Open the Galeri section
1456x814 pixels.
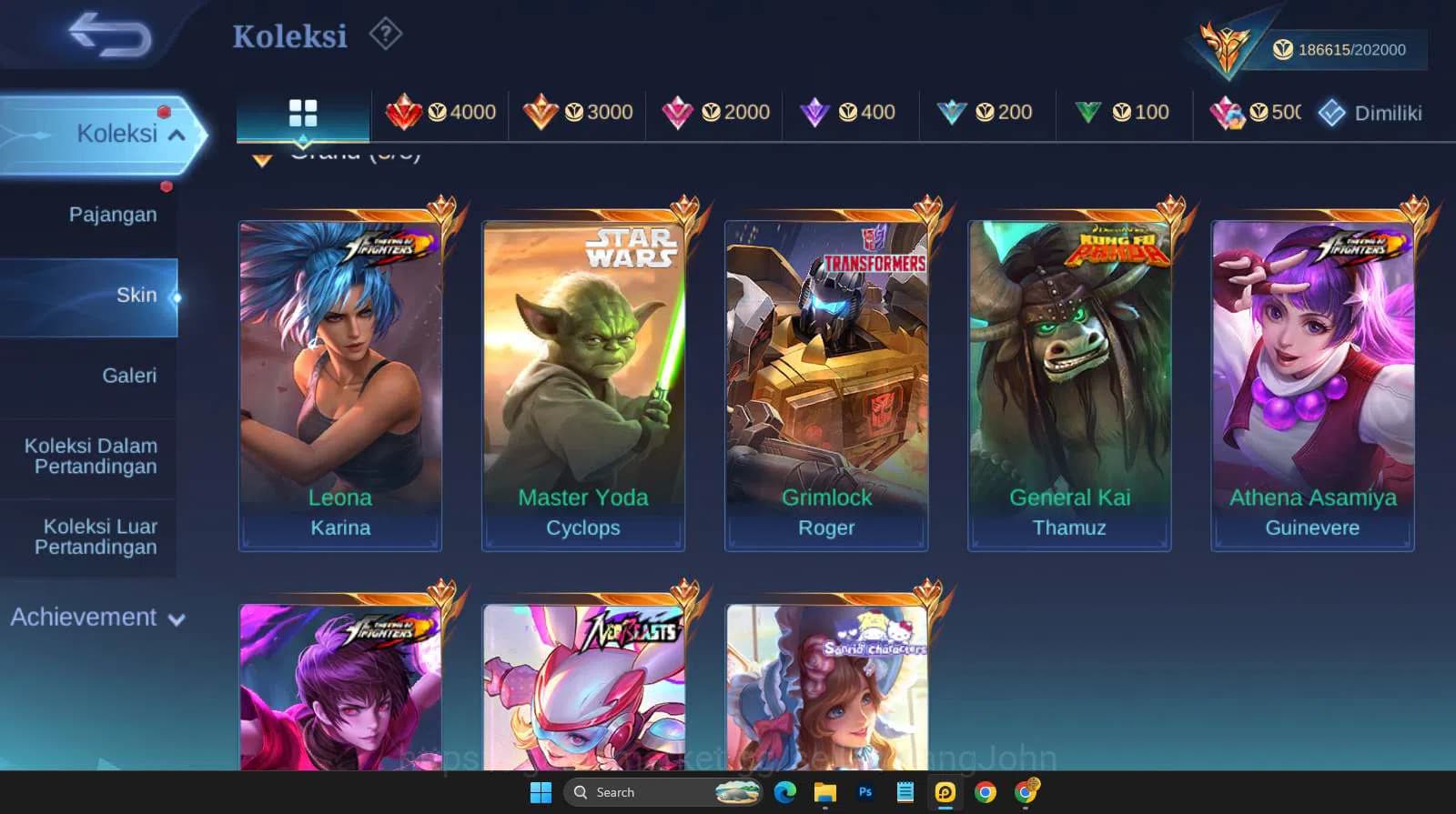tap(130, 375)
